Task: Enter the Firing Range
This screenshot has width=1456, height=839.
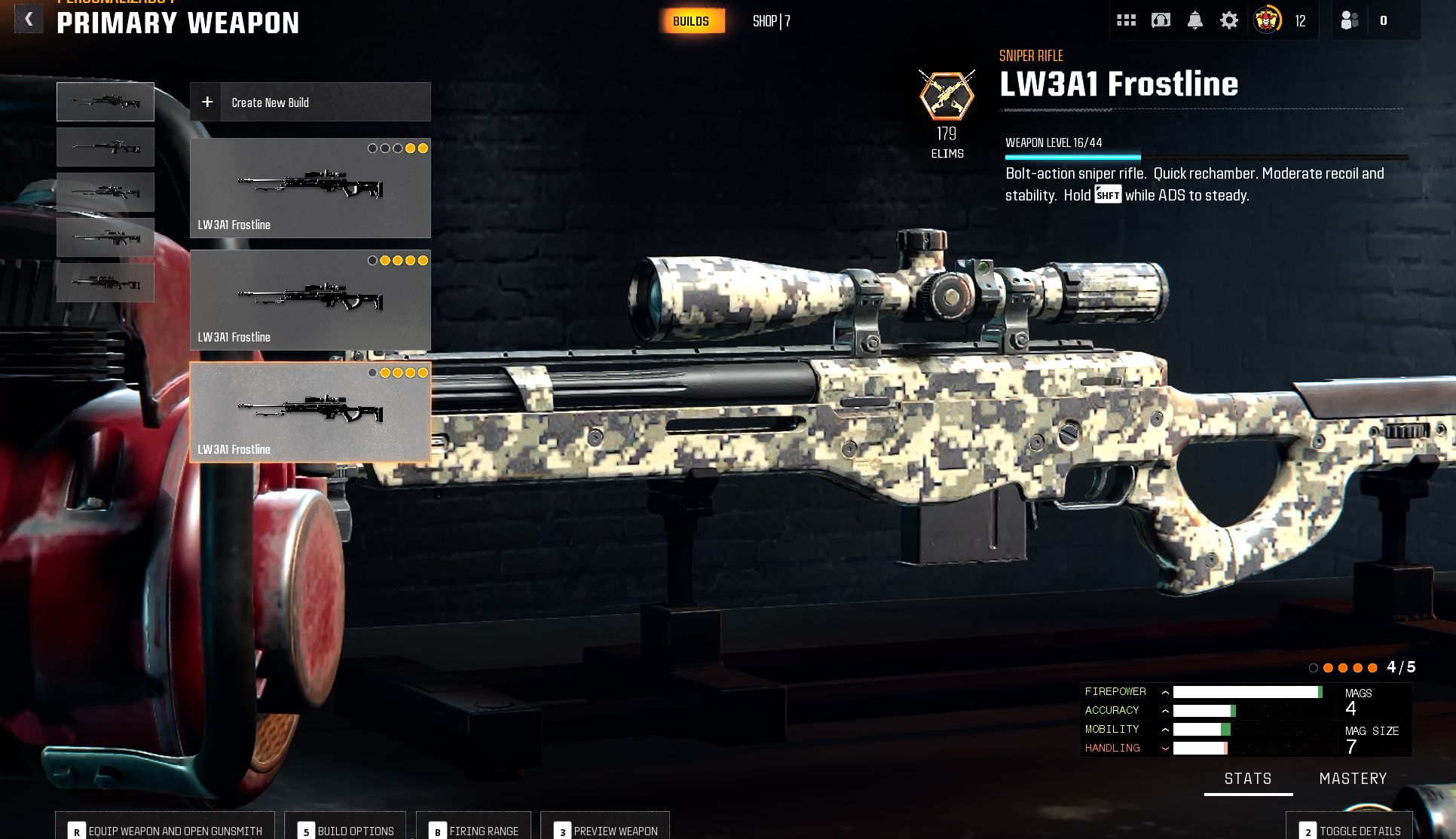Action: (x=474, y=829)
